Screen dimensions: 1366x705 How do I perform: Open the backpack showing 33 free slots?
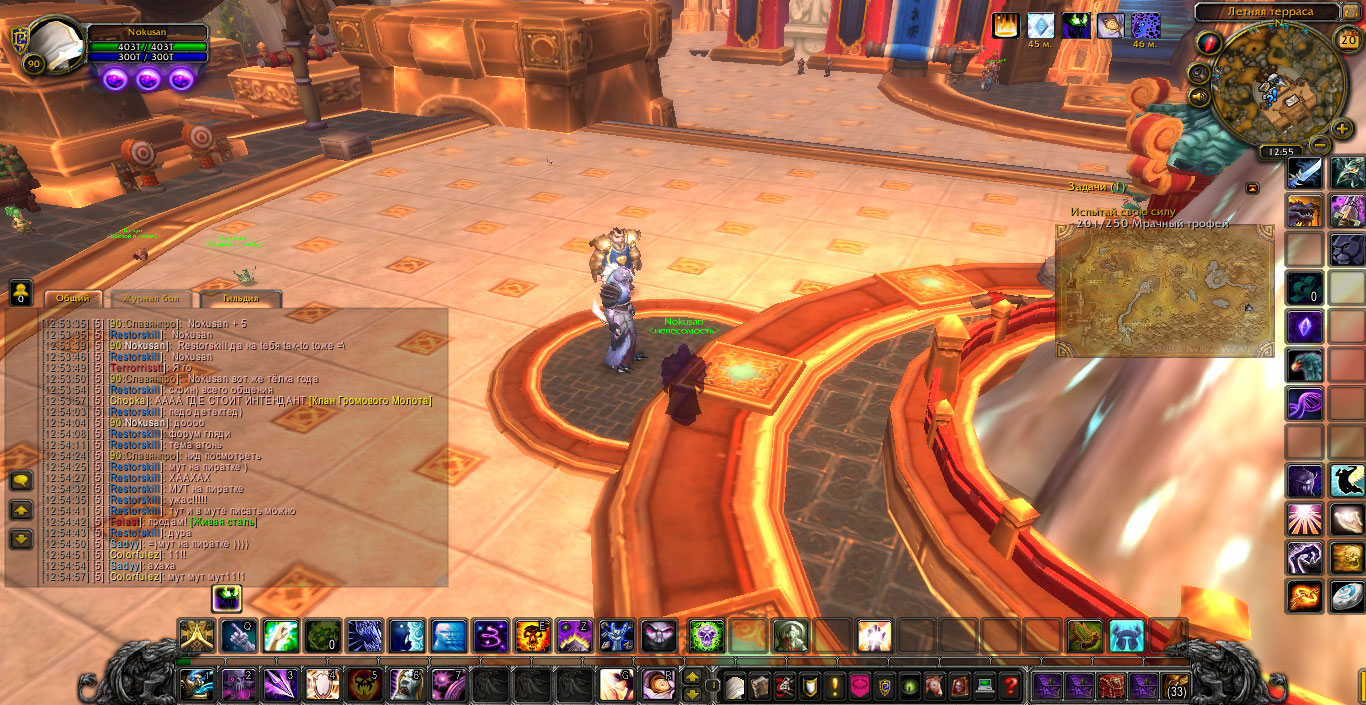pyautogui.click(x=1175, y=686)
